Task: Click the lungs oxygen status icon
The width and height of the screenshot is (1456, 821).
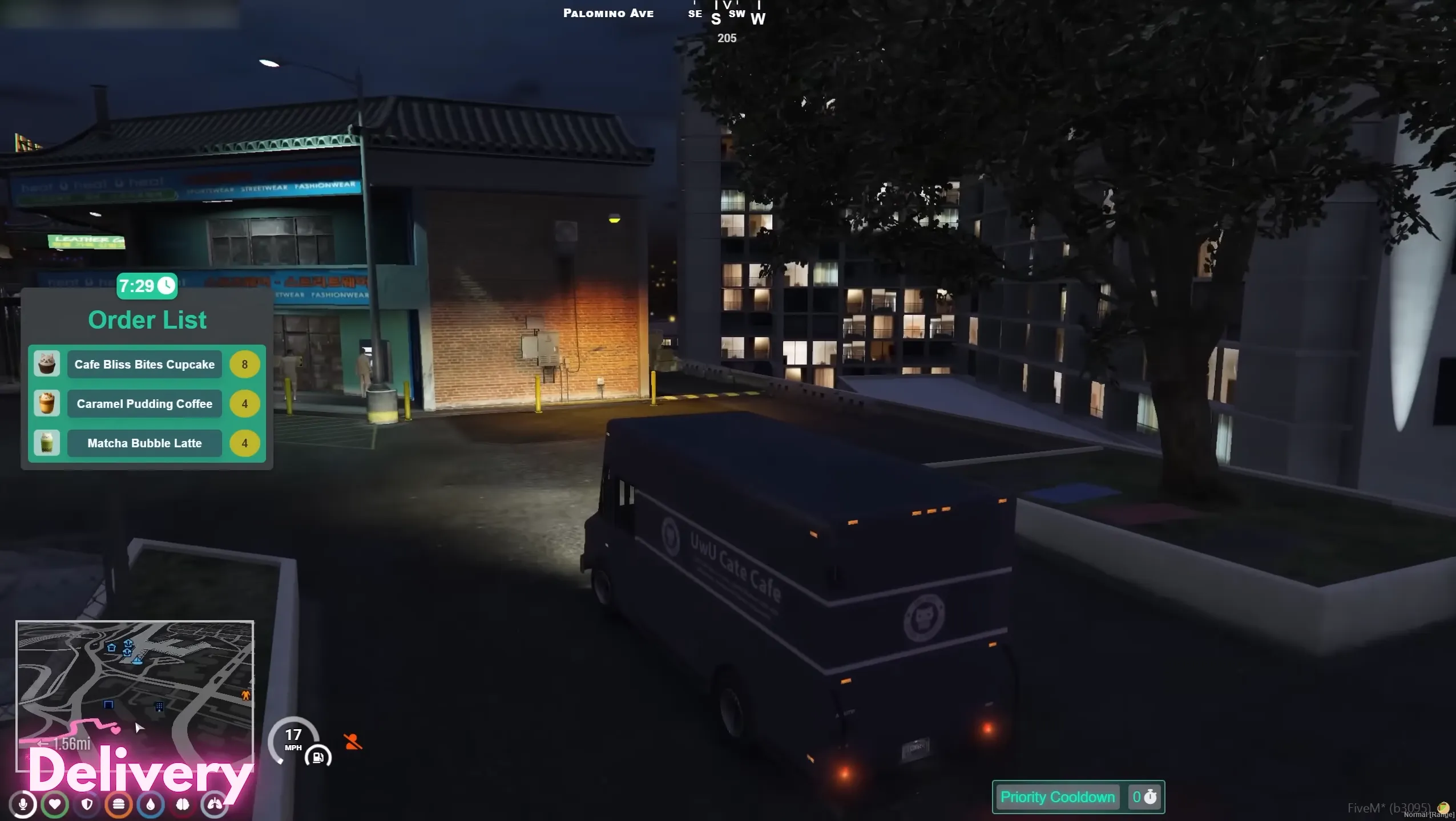Action: coord(214,805)
